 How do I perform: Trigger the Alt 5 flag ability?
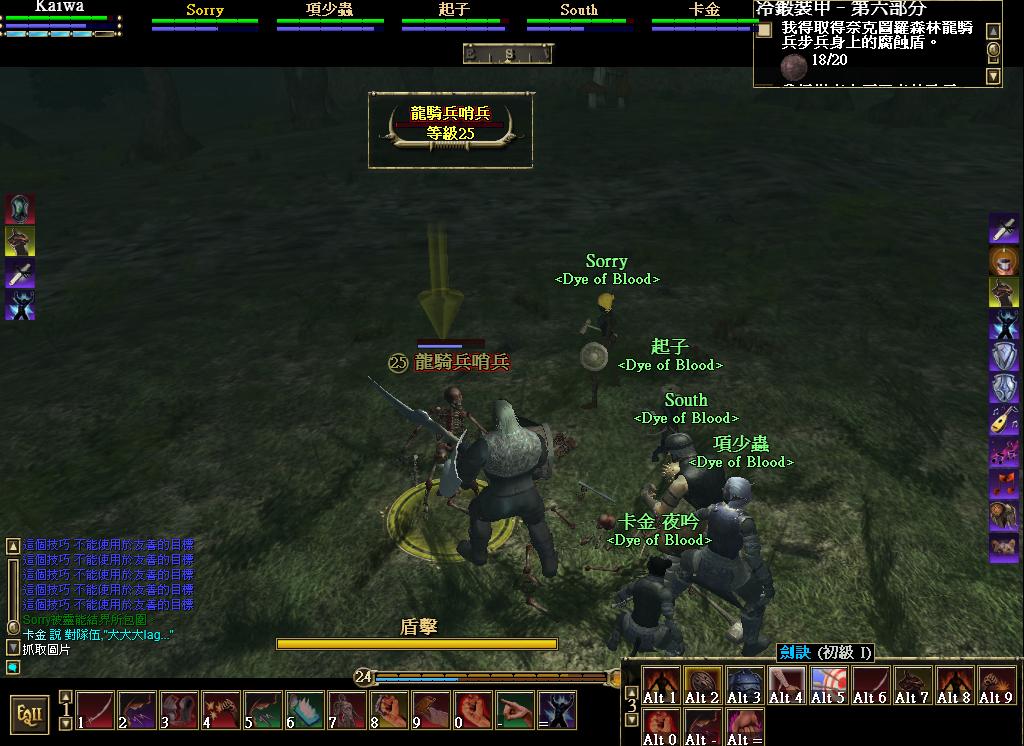tap(828, 686)
